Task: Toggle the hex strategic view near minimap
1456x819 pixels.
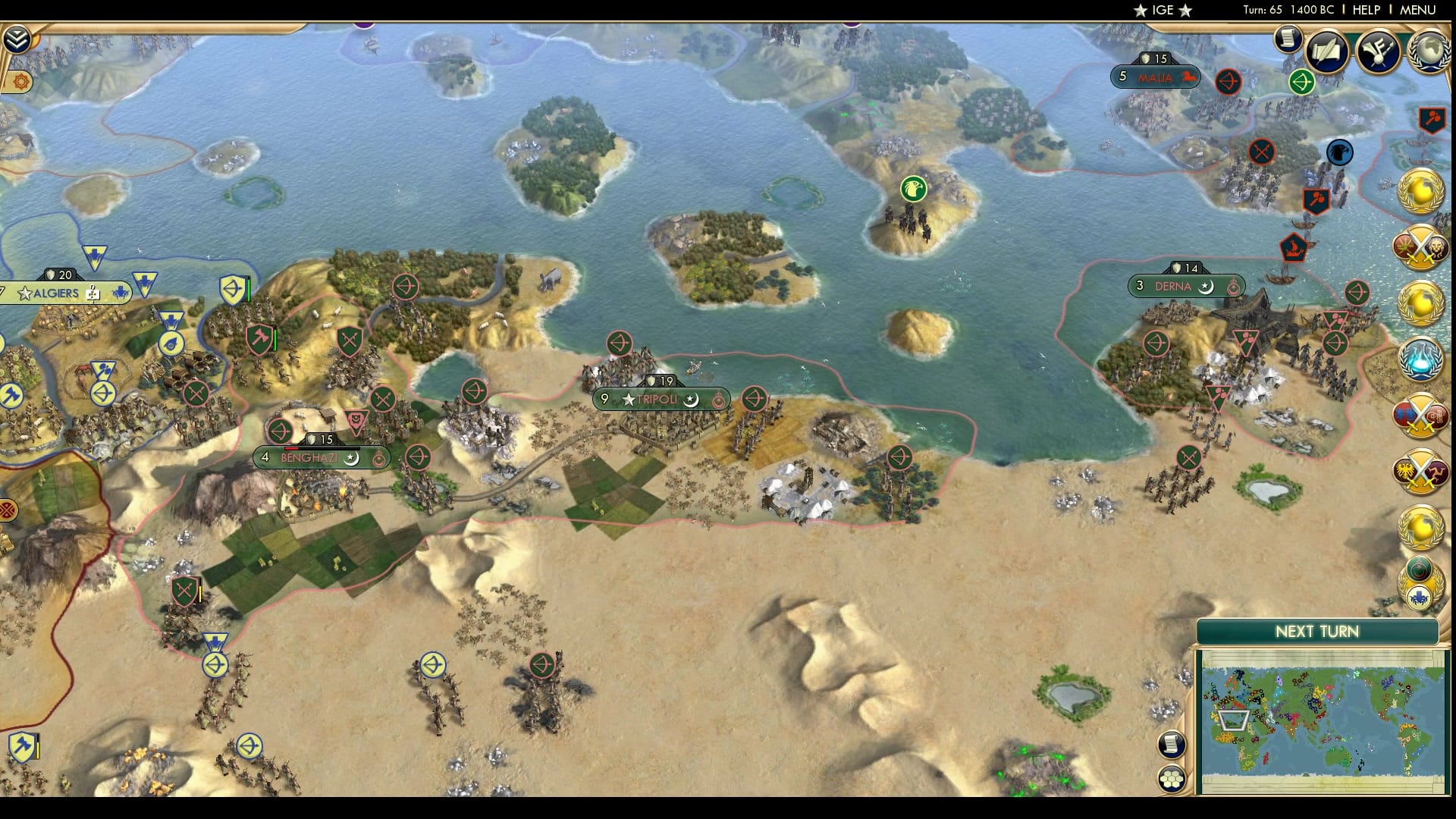Action: [x=1172, y=777]
